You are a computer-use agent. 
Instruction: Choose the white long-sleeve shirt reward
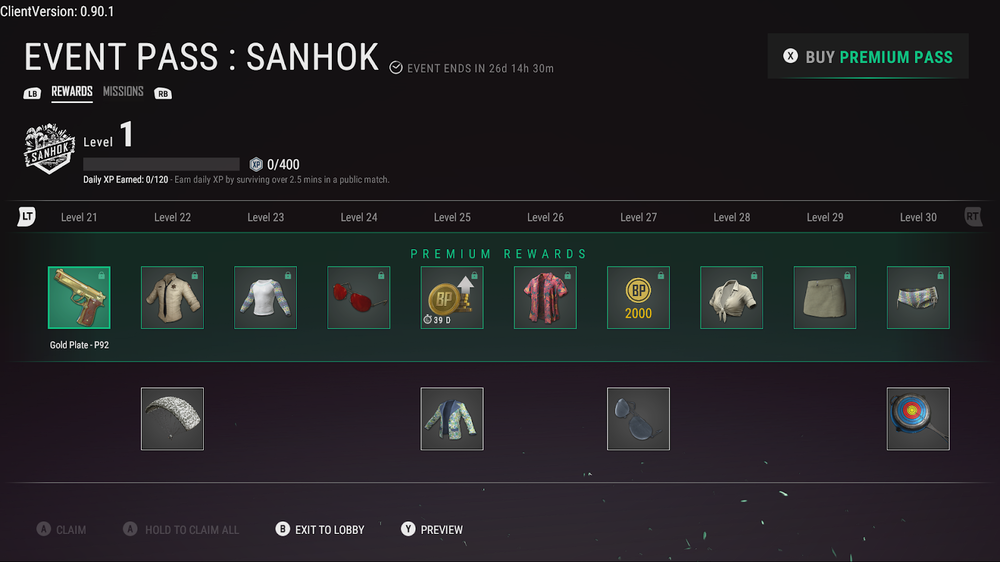(265, 298)
